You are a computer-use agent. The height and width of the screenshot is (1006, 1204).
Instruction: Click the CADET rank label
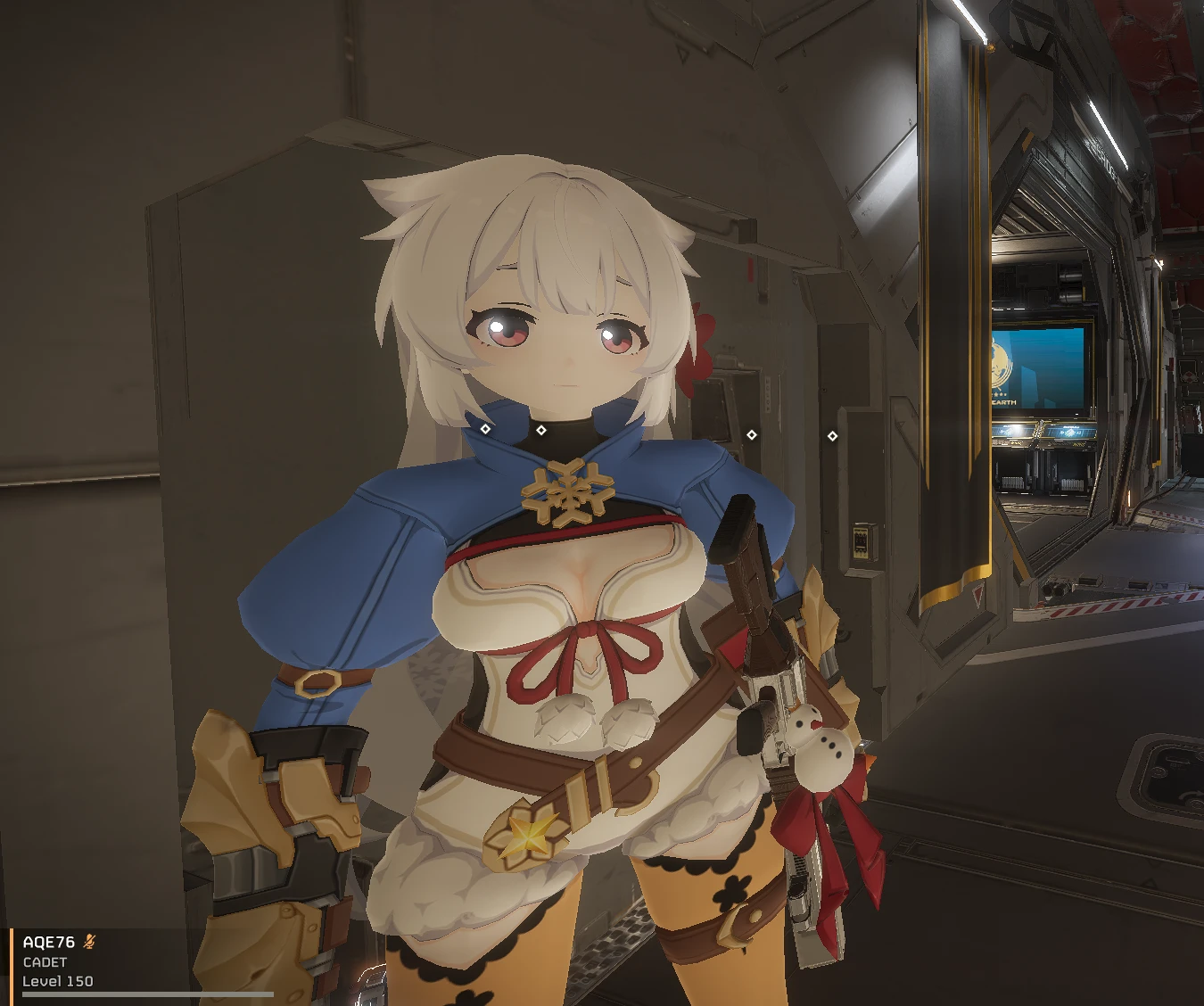pos(43,963)
